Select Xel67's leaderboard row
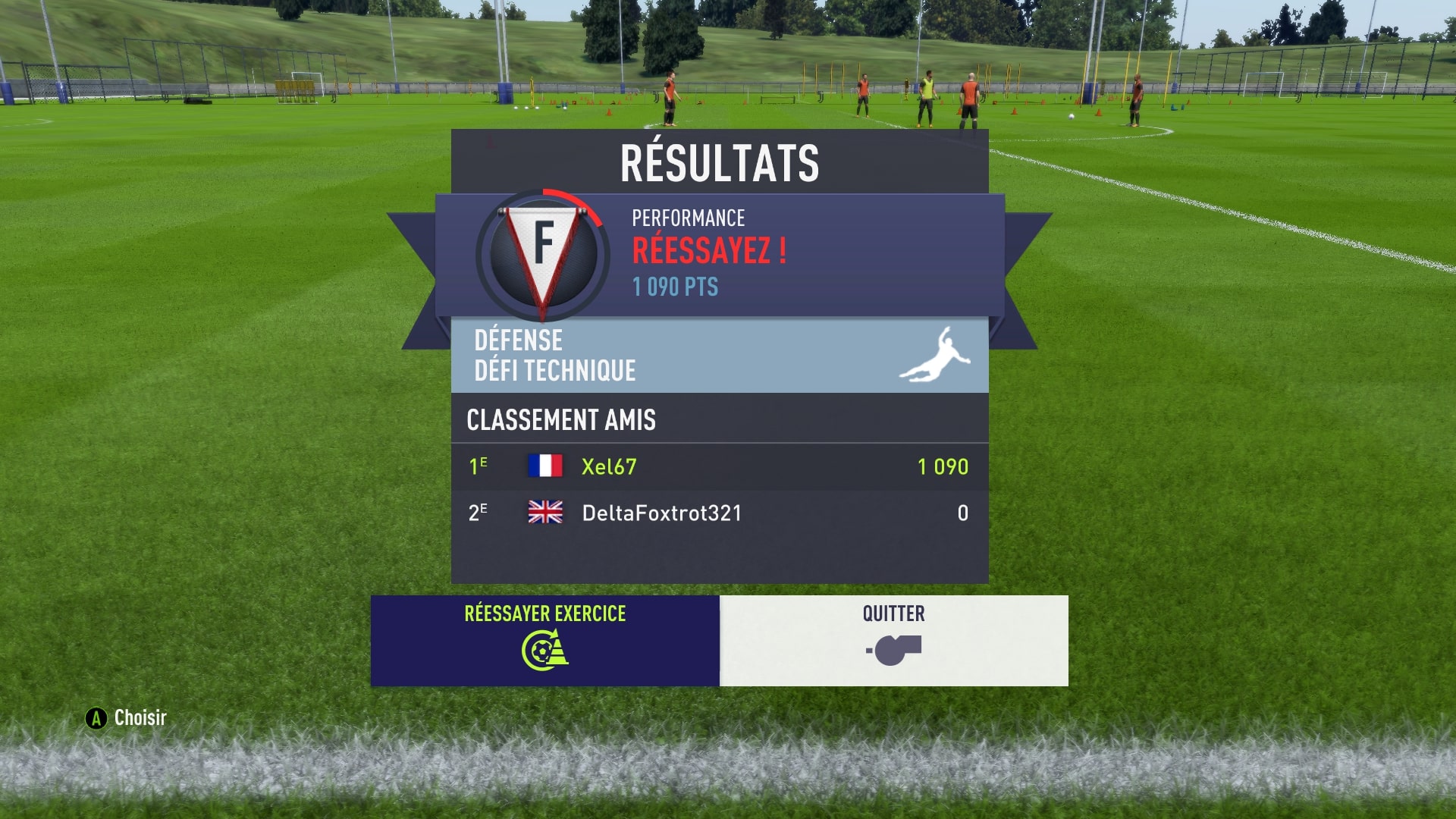1456x819 pixels. point(719,466)
